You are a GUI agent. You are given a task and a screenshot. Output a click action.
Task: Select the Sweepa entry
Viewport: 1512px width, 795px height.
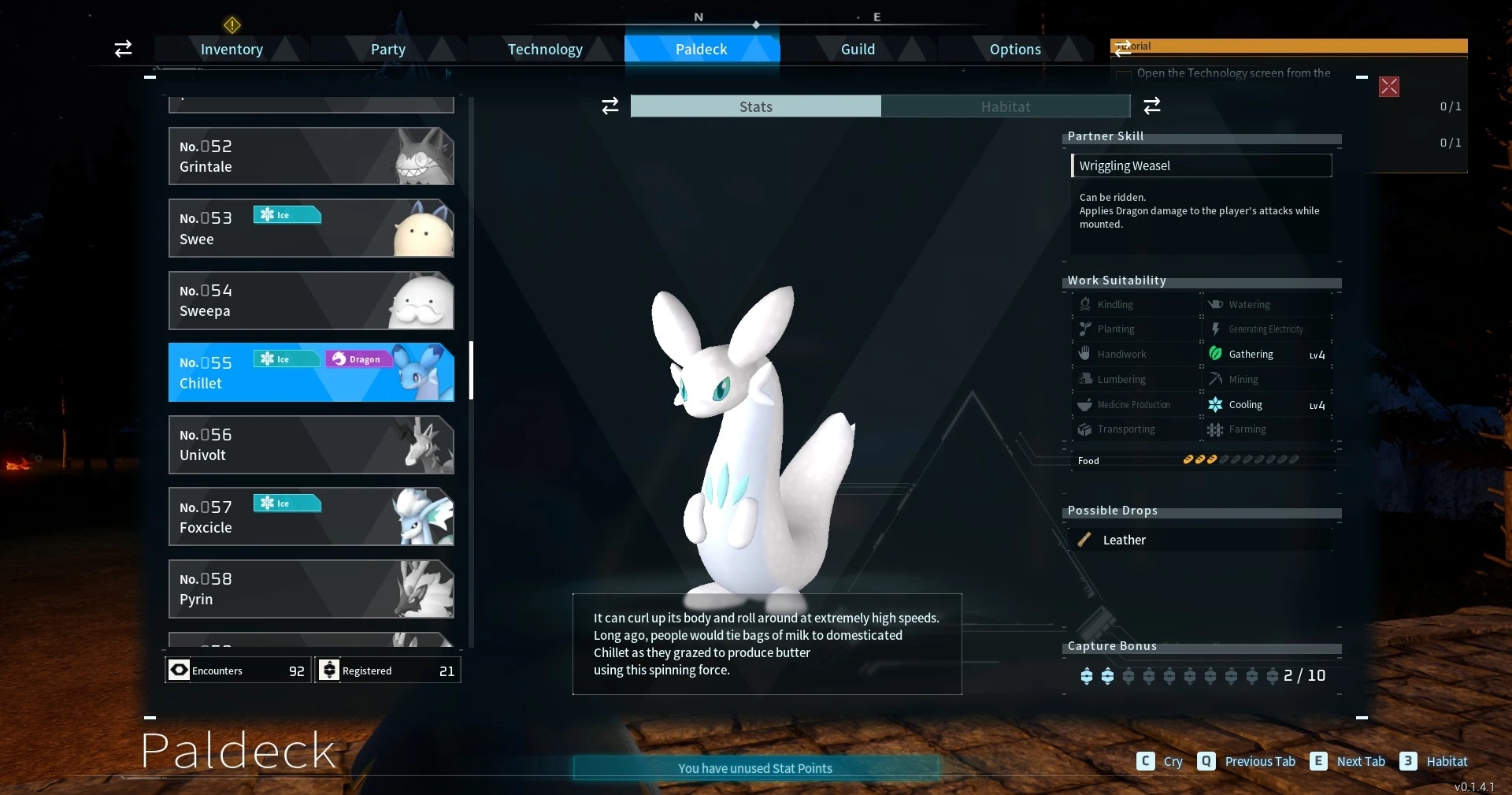(311, 300)
